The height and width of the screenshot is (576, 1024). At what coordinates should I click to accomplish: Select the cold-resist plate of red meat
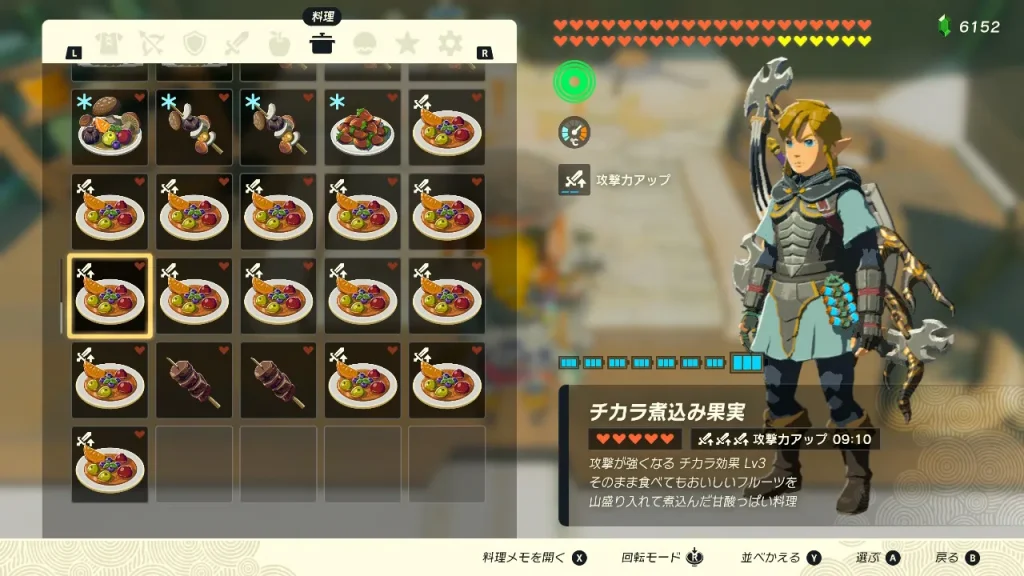click(x=362, y=127)
